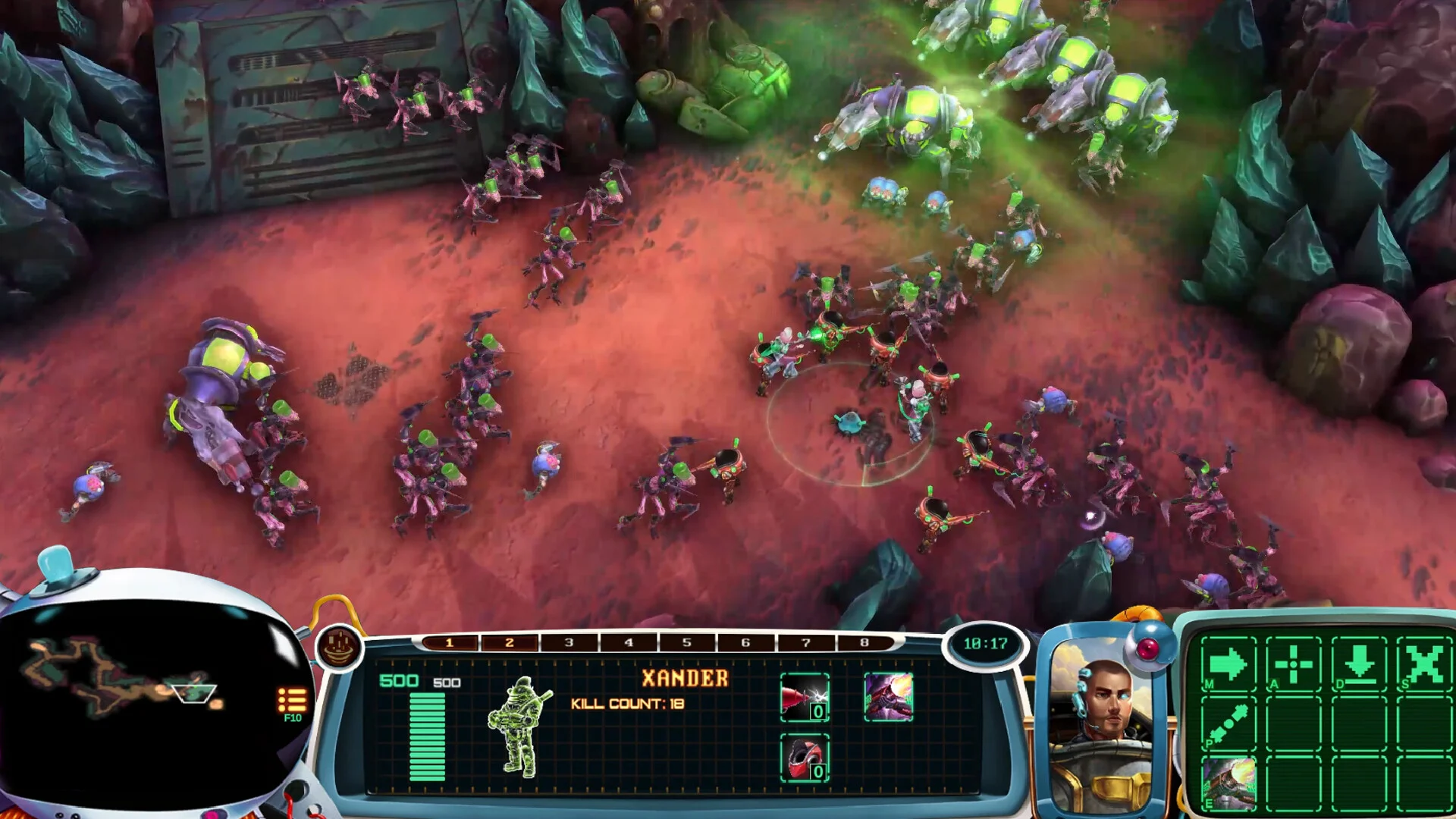Click the green soldier wireframe of Xander
The height and width of the screenshot is (819, 1456).
pos(519,726)
